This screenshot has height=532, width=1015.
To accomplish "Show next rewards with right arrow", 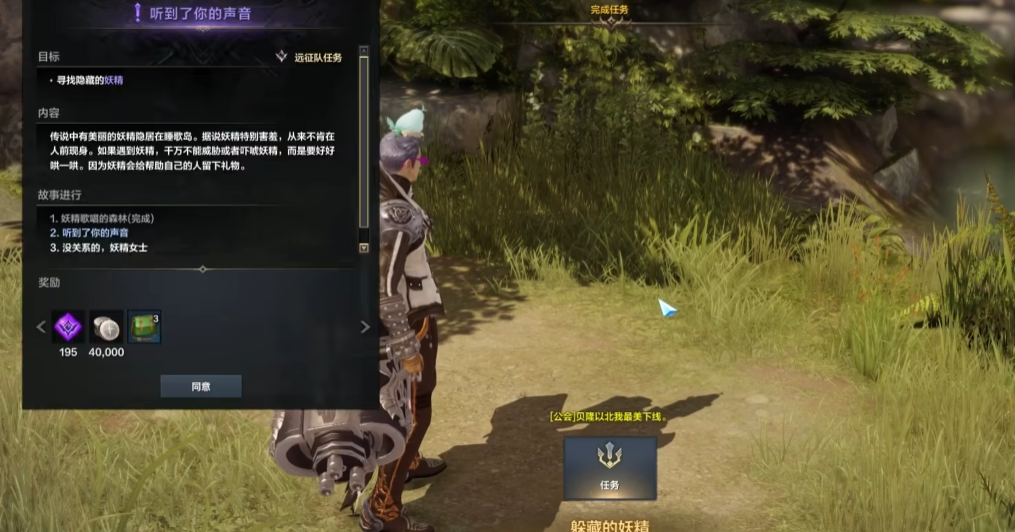I will point(364,327).
